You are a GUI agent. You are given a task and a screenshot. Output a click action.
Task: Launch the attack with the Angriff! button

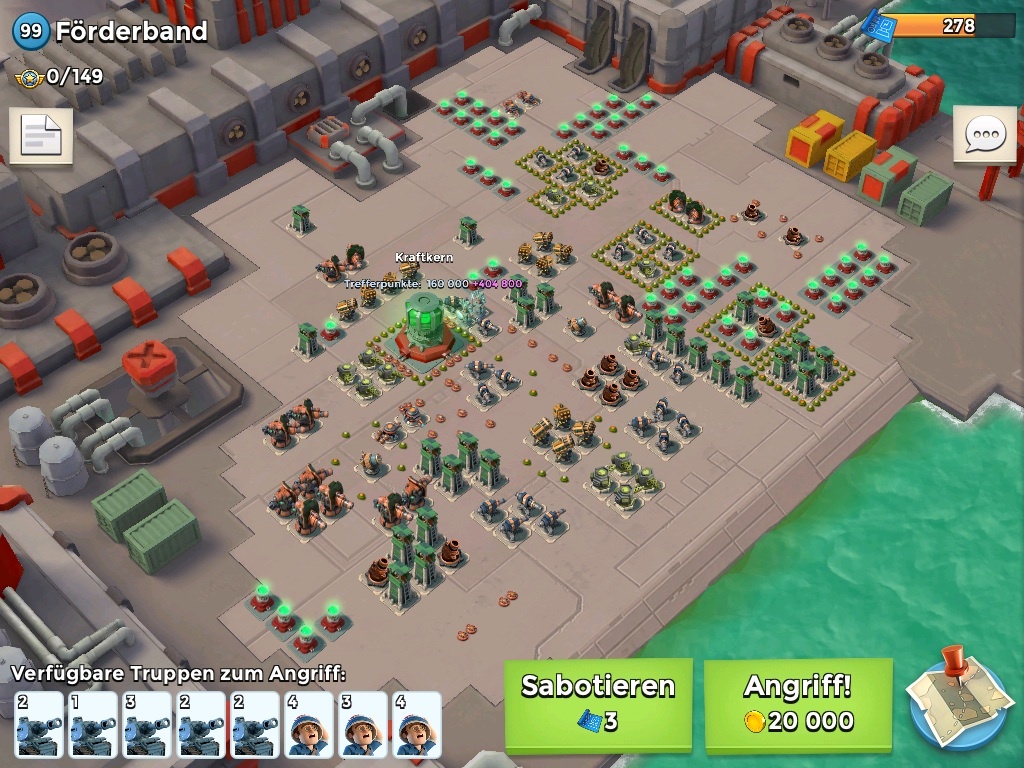798,704
